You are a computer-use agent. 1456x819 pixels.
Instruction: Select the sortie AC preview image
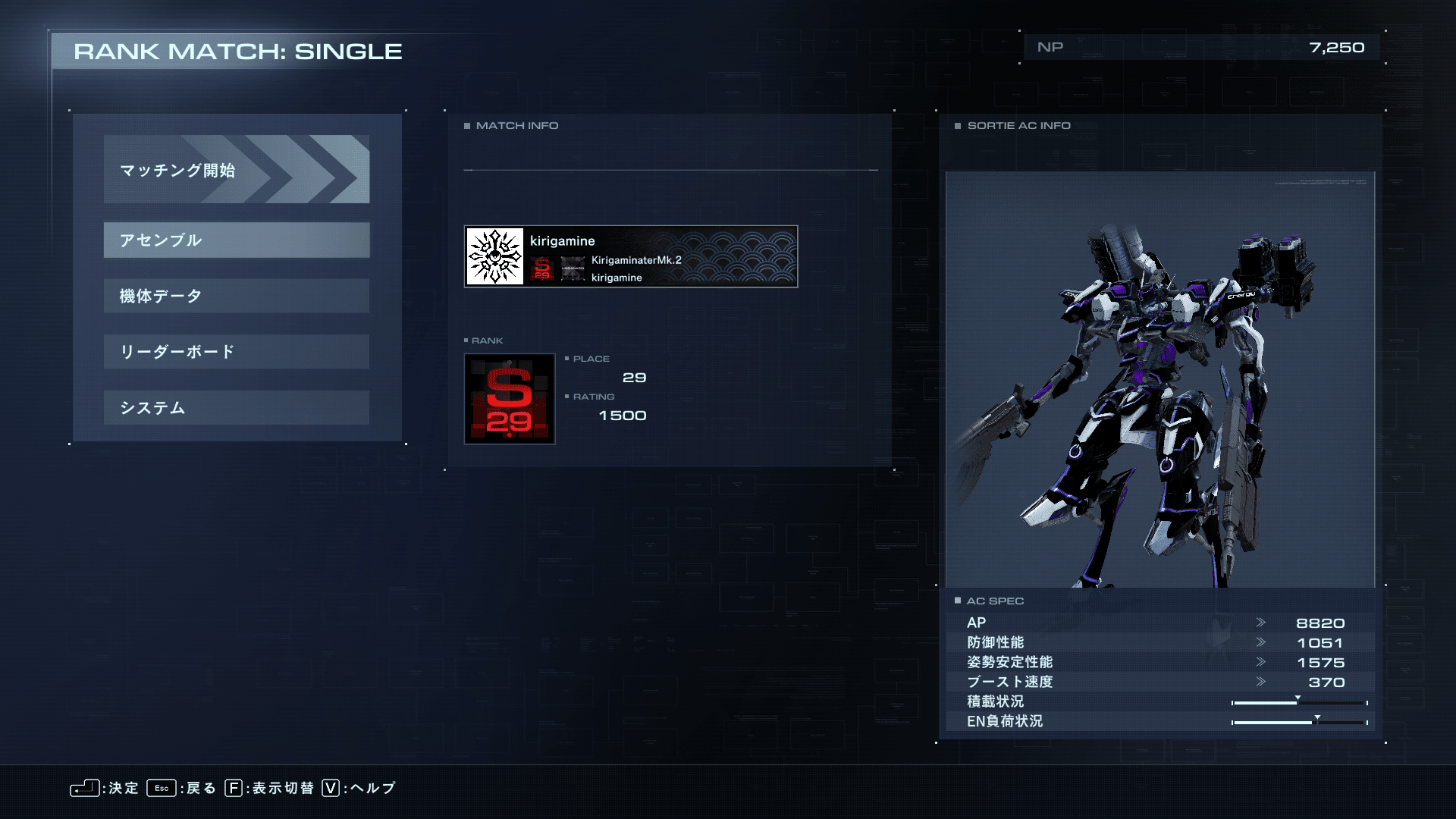point(1159,379)
